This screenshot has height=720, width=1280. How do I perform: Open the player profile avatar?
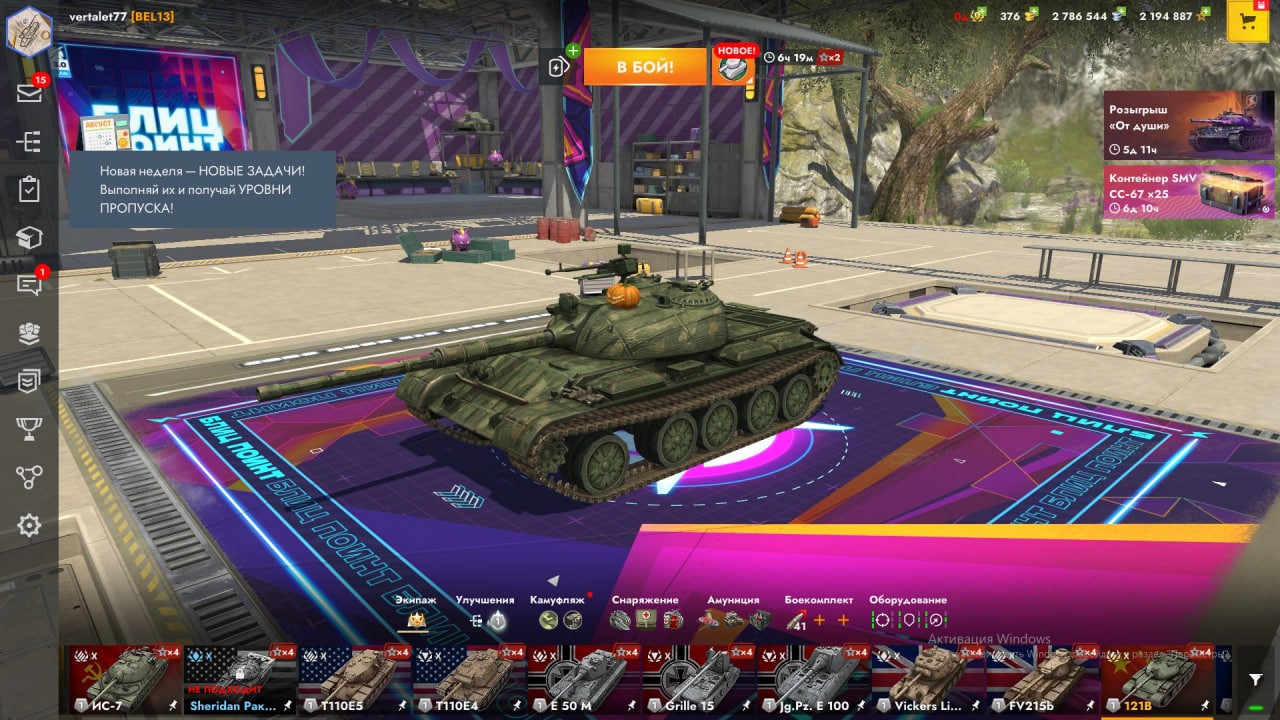click(29, 30)
